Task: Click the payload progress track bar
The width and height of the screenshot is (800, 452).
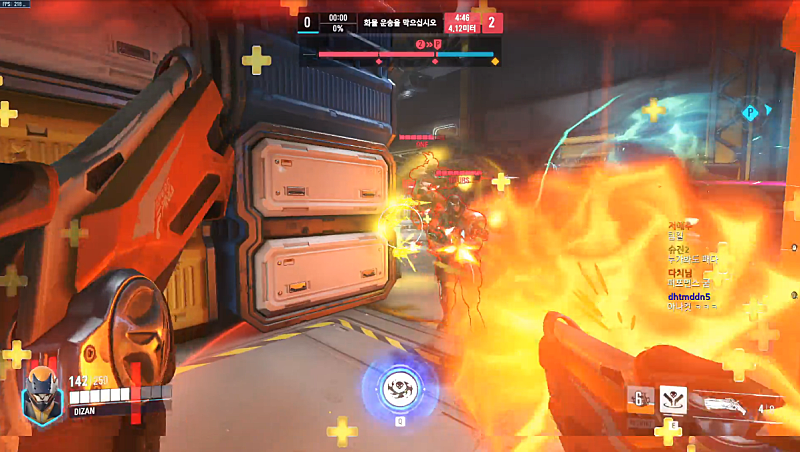Action: tap(406, 54)
